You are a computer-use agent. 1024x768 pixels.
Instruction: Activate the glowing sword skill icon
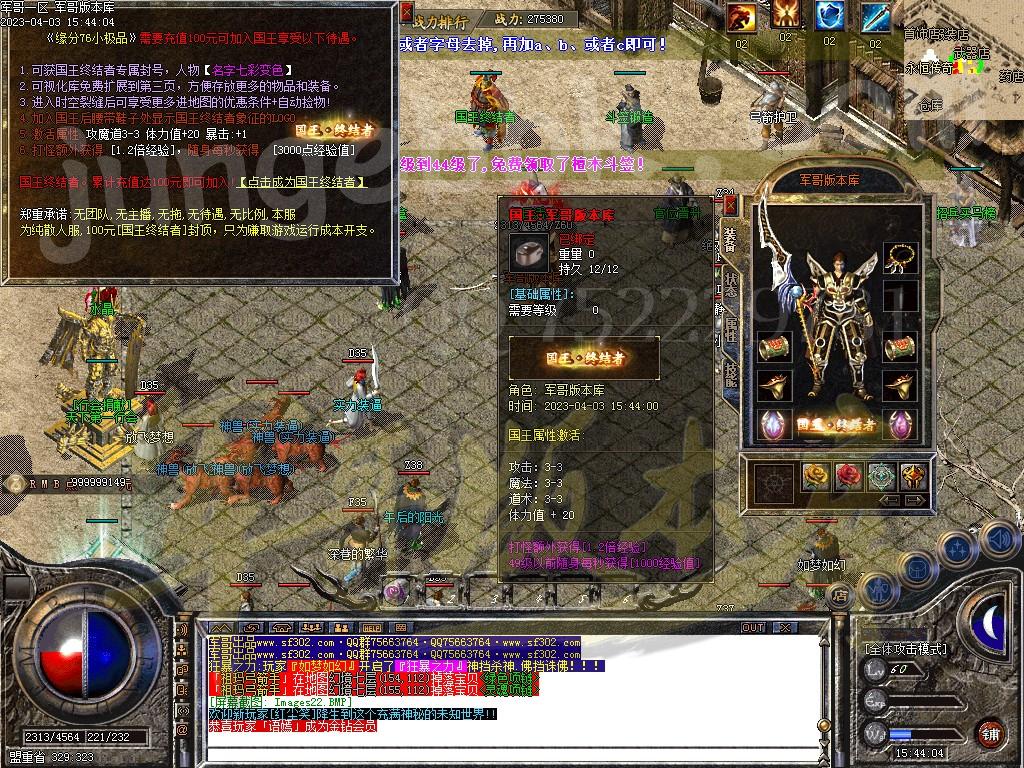[x=875, y=17]
